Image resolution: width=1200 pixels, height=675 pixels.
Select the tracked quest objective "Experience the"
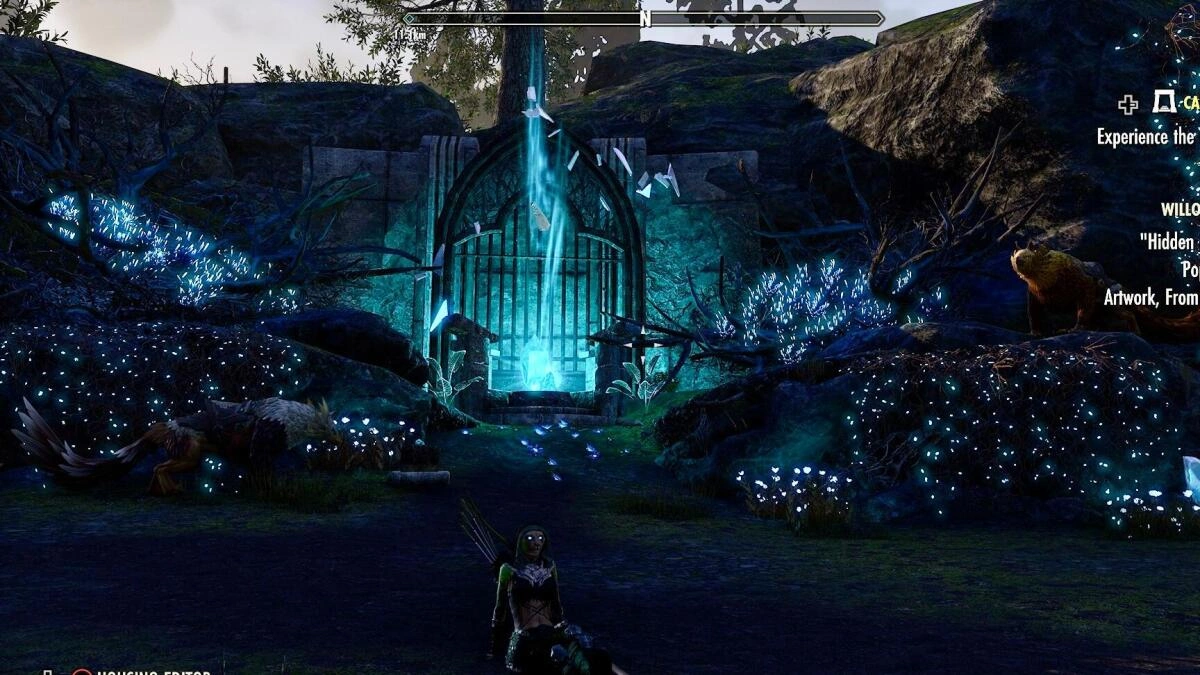click(x=1146, y=137)
